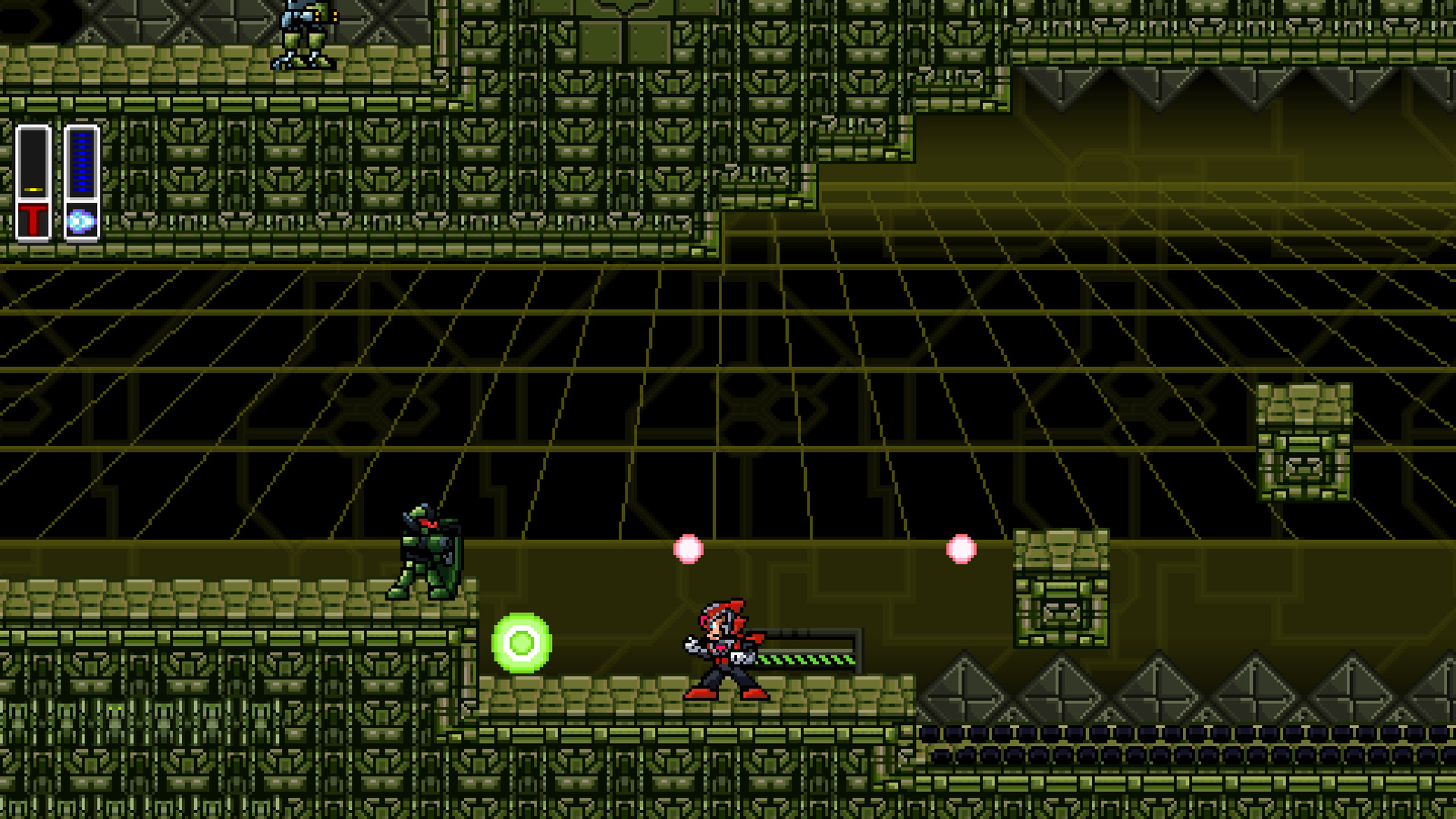Click the red T icon on the health gauge

pyautogui.click(x=34, y=218)
